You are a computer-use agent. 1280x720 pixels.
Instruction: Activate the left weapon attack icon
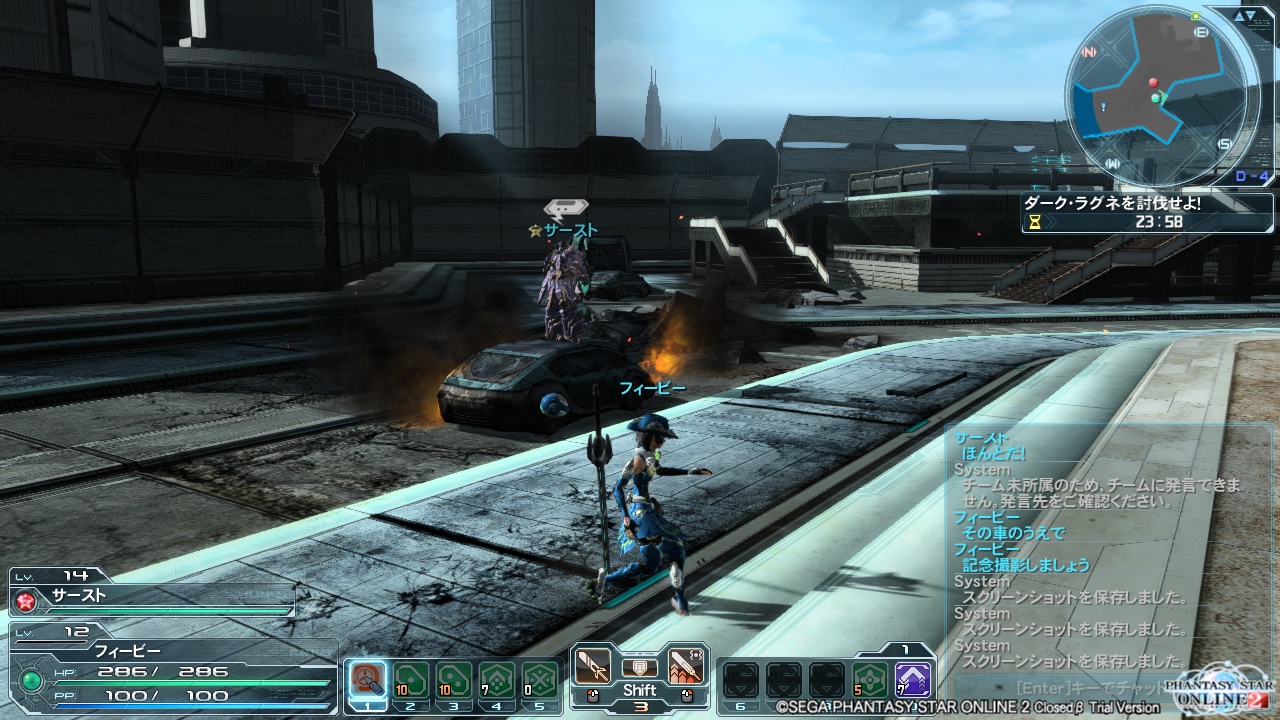pos(593,665)
